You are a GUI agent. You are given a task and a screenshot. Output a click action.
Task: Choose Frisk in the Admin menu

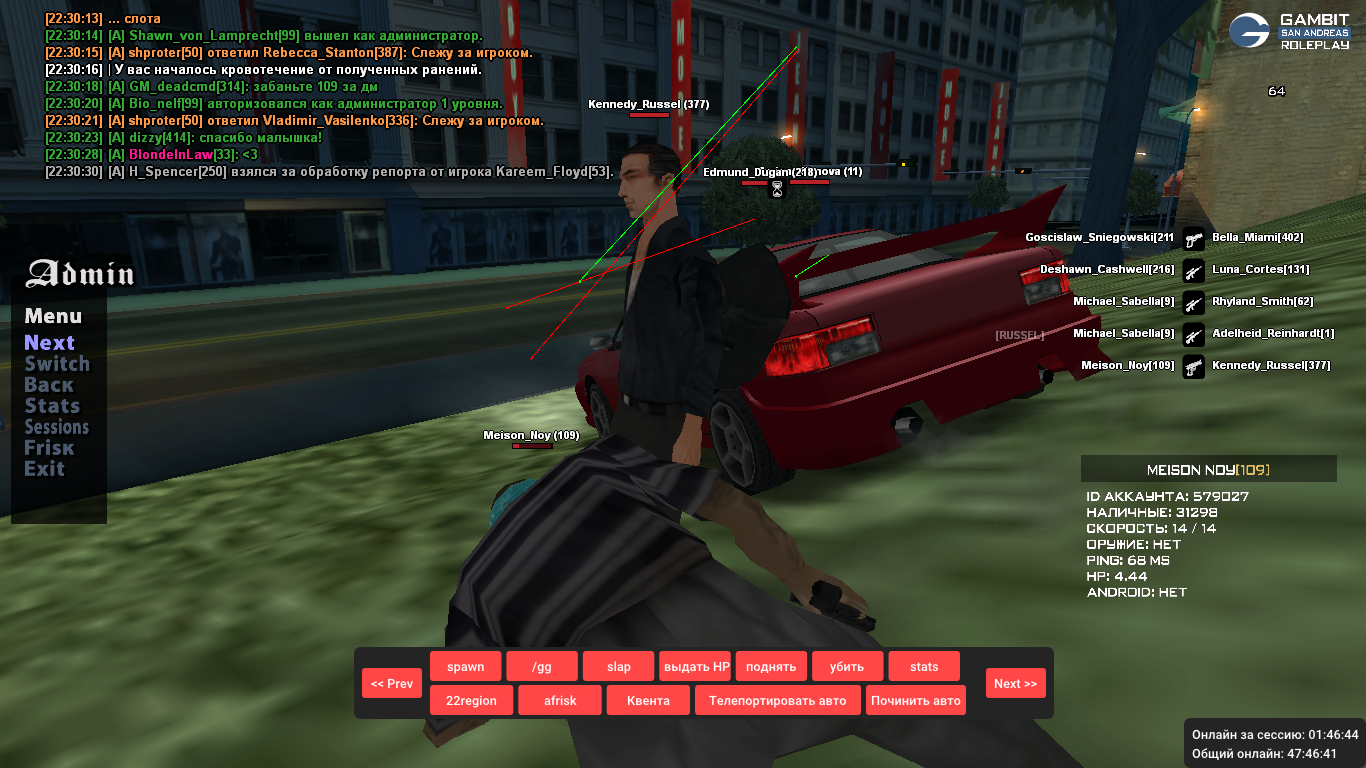point(49,448)
